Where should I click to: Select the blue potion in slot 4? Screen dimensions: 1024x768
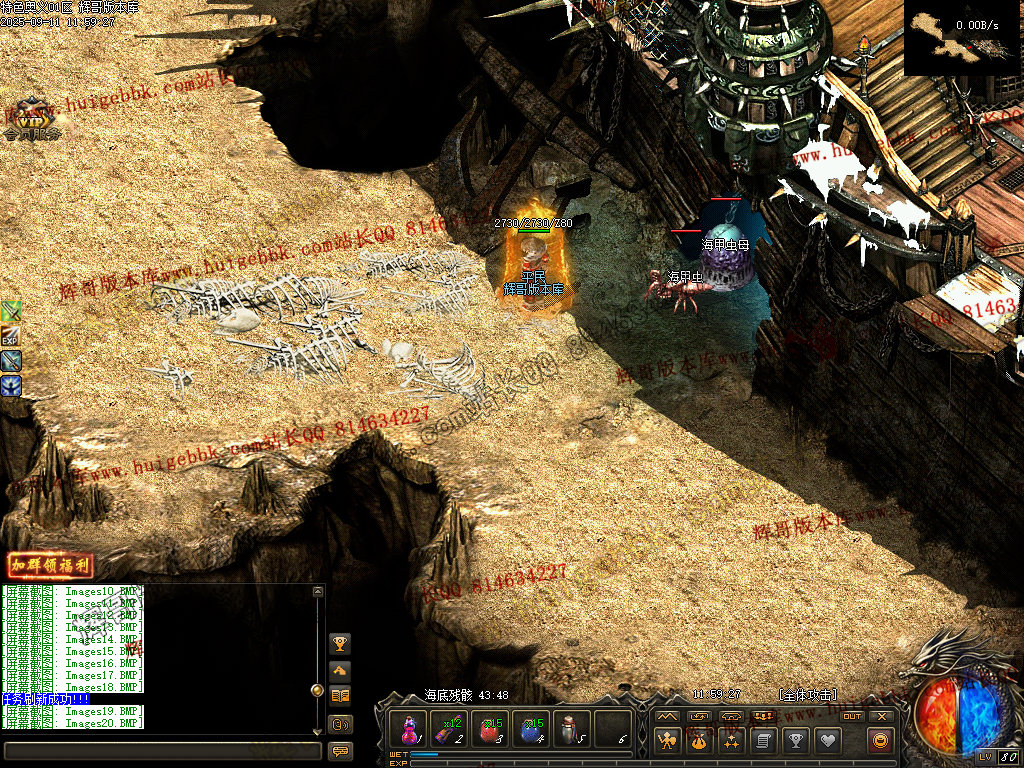pos(532,730)
